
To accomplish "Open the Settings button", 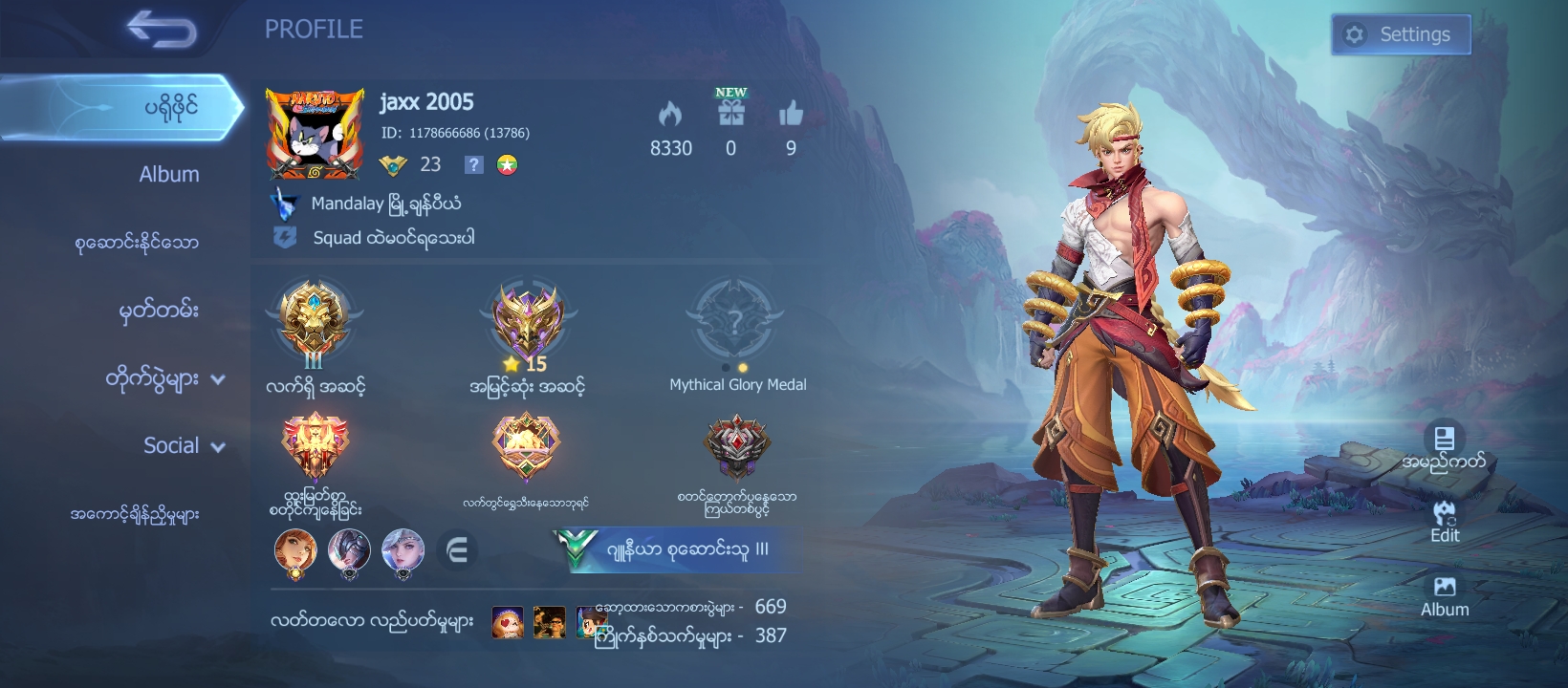I will click(x=1401, y=35).
